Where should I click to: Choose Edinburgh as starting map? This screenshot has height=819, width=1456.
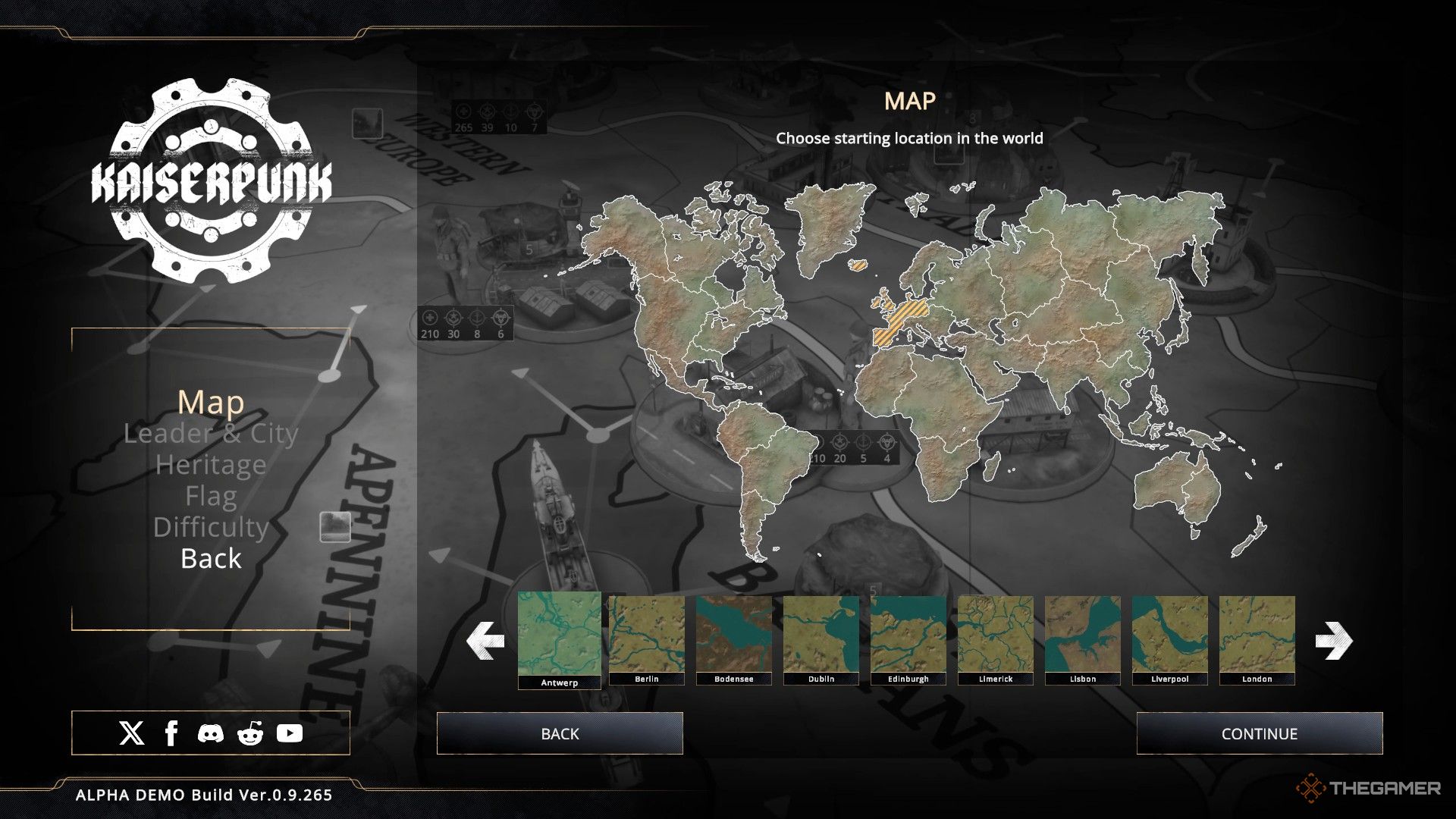pos(908,639)
